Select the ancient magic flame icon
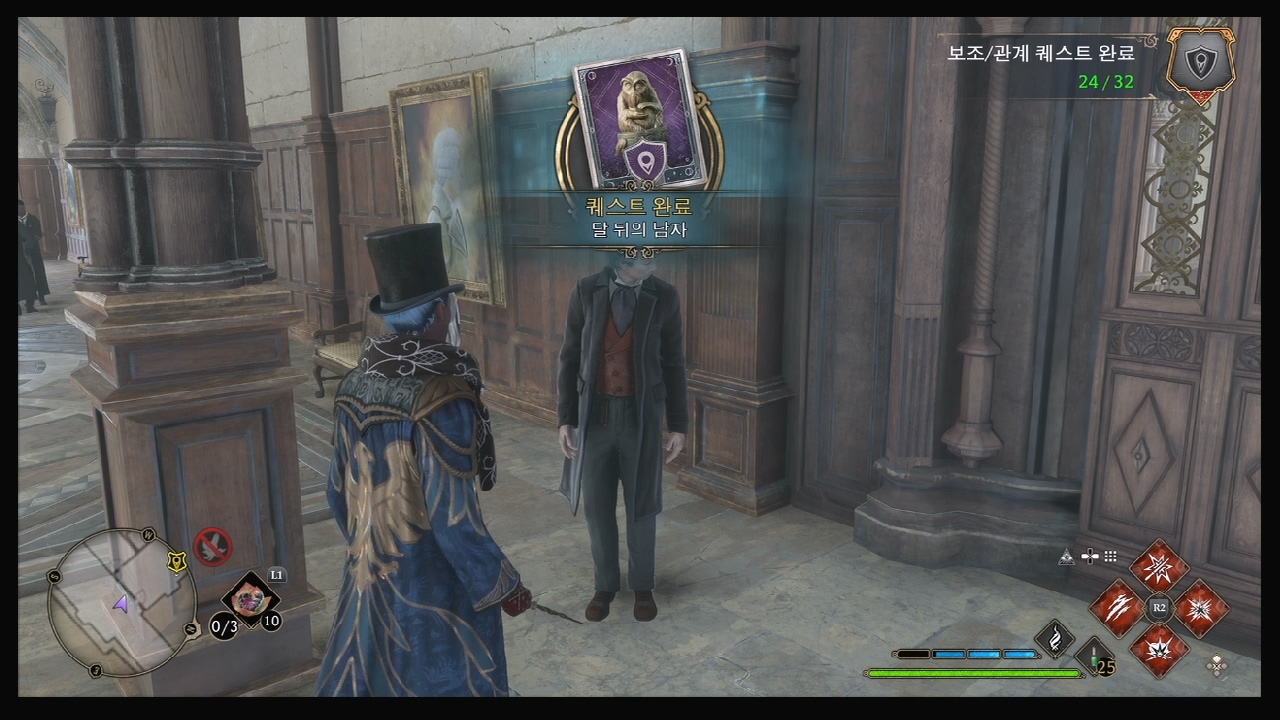This screenshot has width=1280, height=720. tap(1054, 638)
